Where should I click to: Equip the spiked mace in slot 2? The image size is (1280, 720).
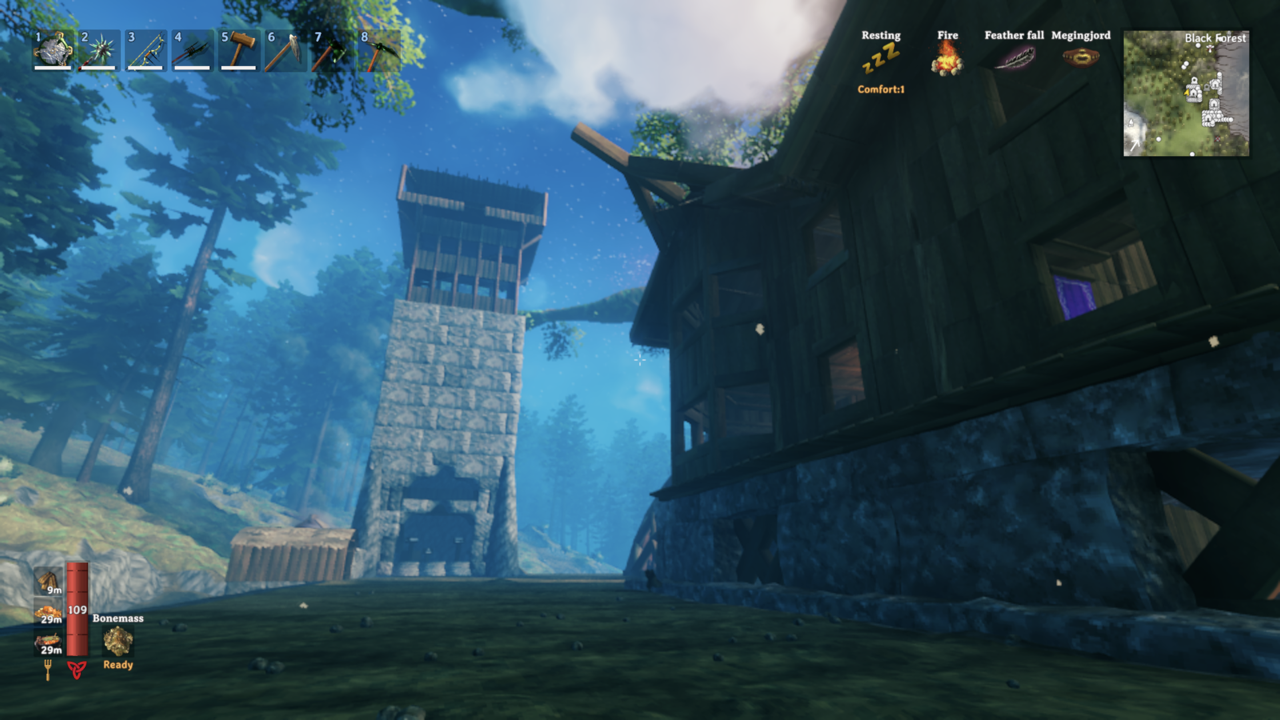tap(99, 50)
